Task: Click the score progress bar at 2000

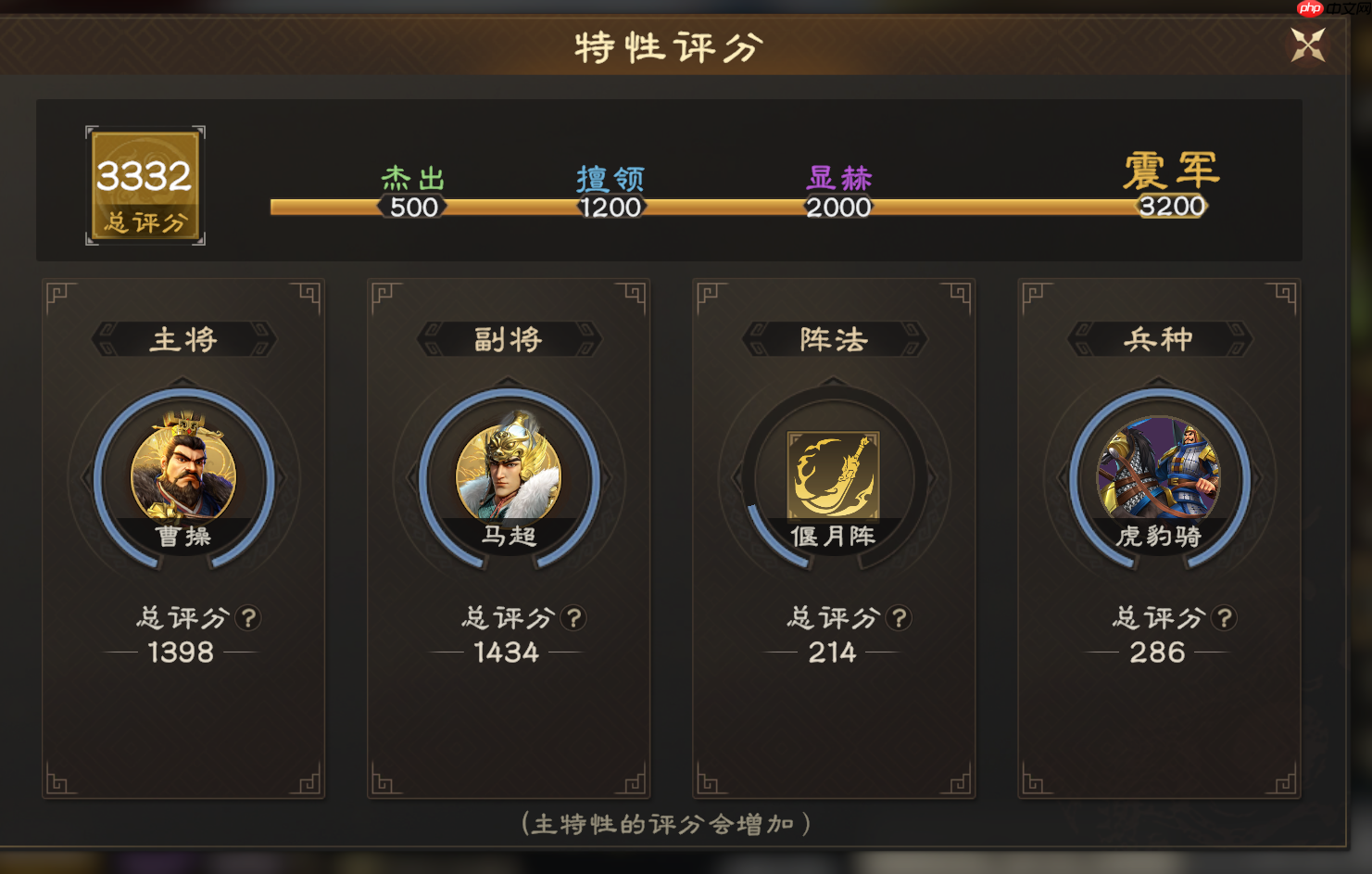Action: pos(838,206)
